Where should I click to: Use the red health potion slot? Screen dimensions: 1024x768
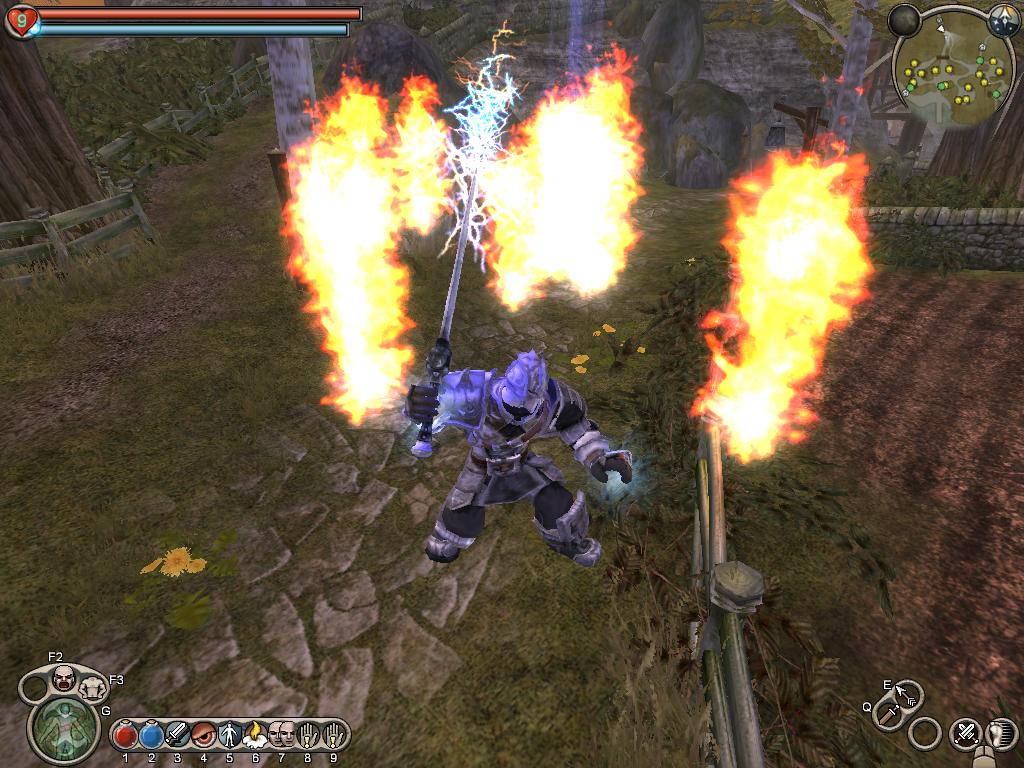click(126, 736)
